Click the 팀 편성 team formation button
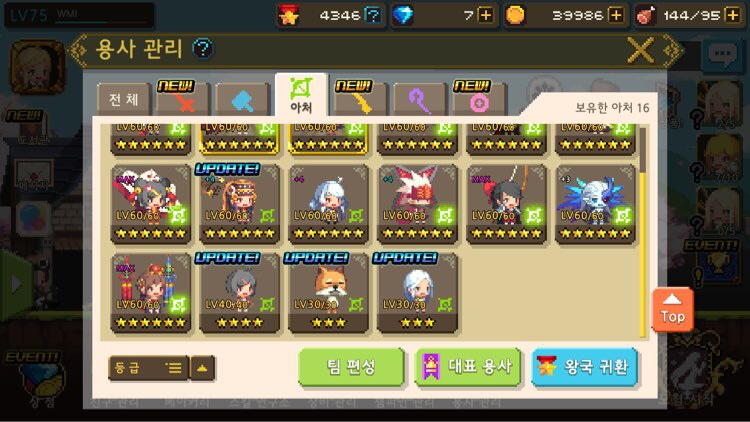 tap(351, 367)
